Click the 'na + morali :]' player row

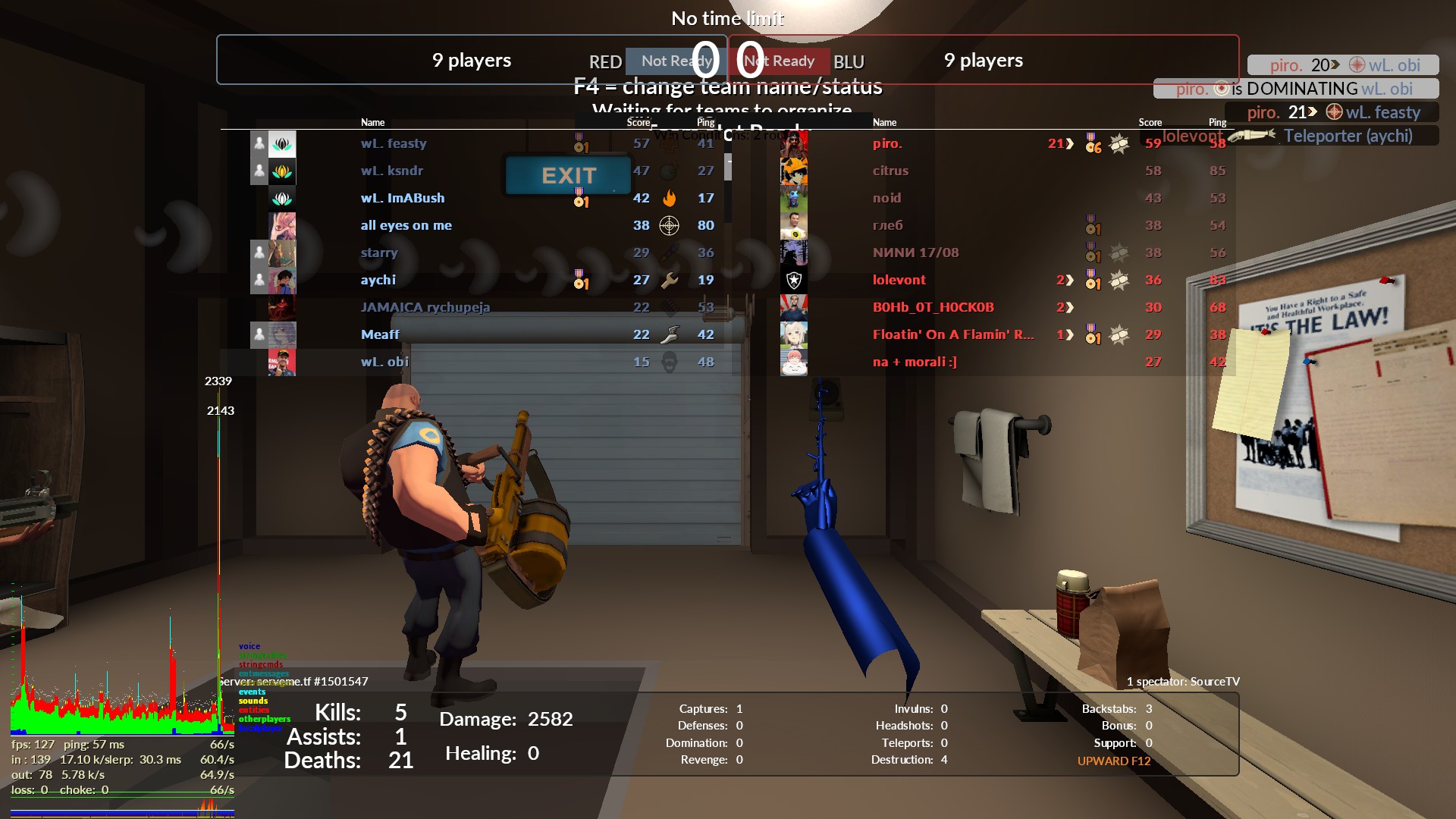(915, 362)
